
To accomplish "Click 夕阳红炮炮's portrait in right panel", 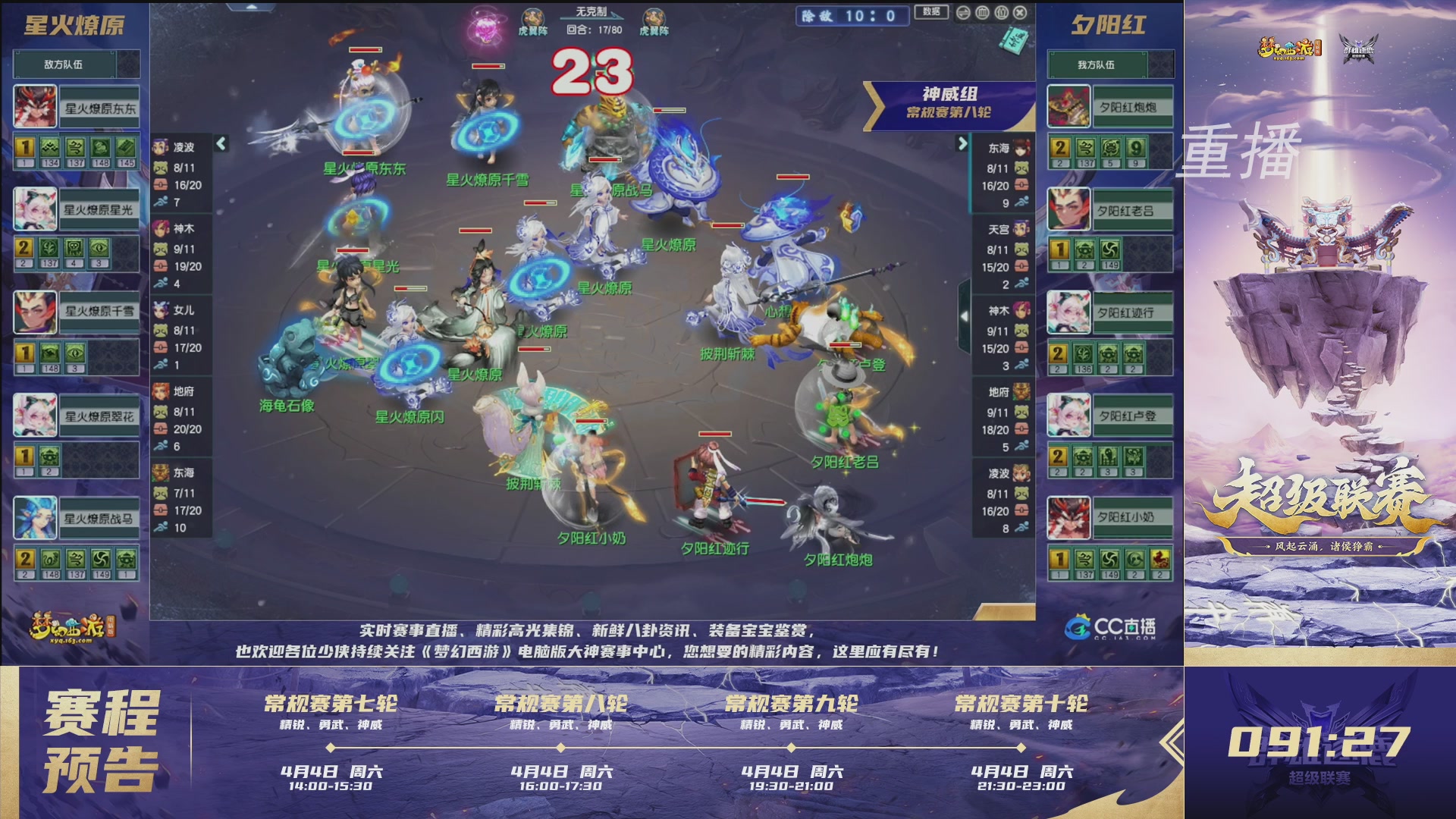I will pyautogui.click(x=1070, y=107).
